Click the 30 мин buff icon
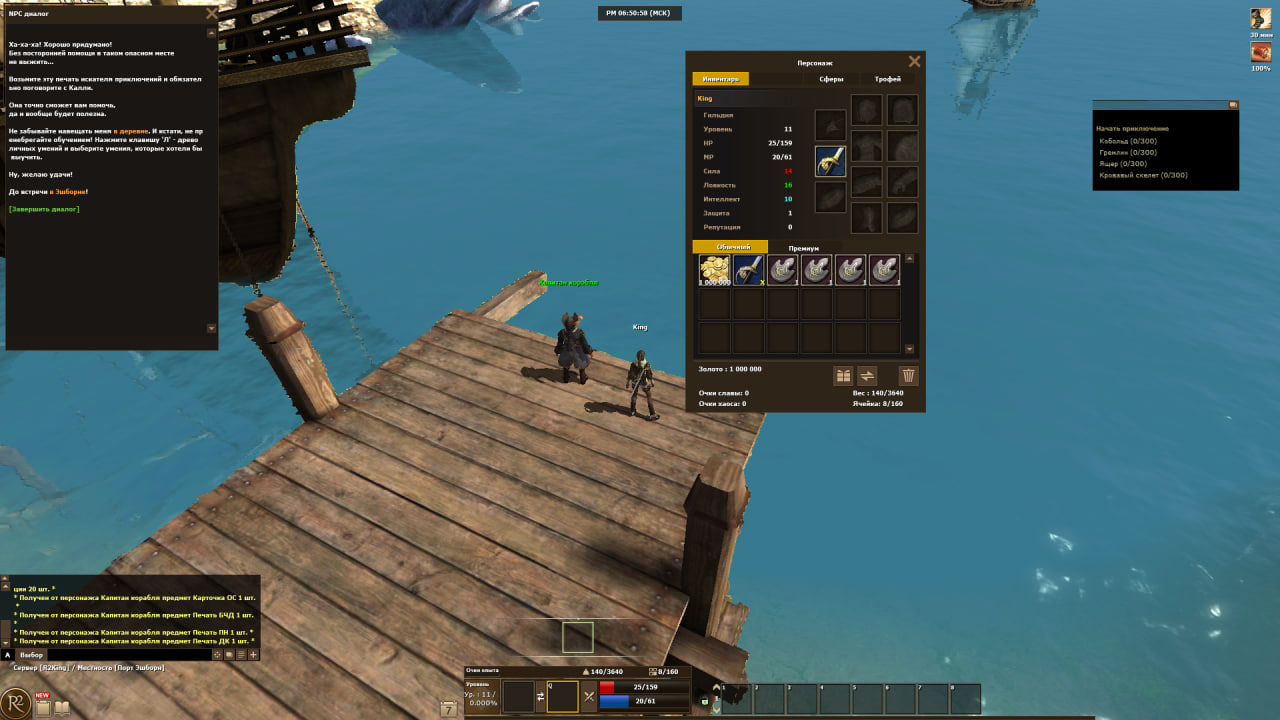 1260,18
